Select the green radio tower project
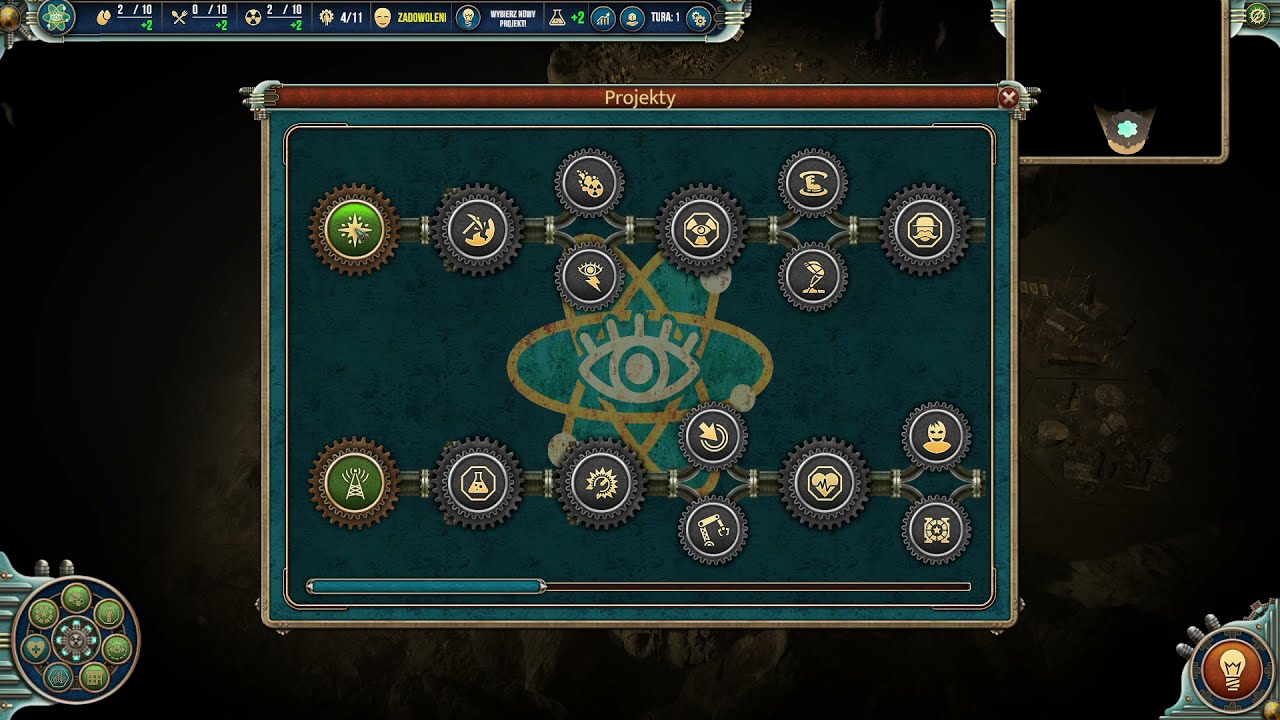The width and height of the screenshot is (1280, 720). pos(354,484)
